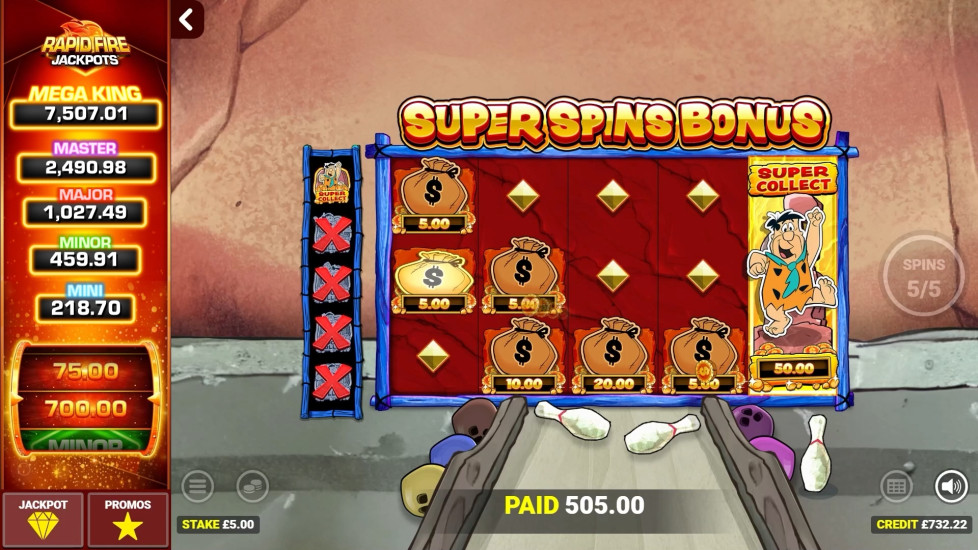
Task: Show the paytable grid icon
Action: click(896, 487)
